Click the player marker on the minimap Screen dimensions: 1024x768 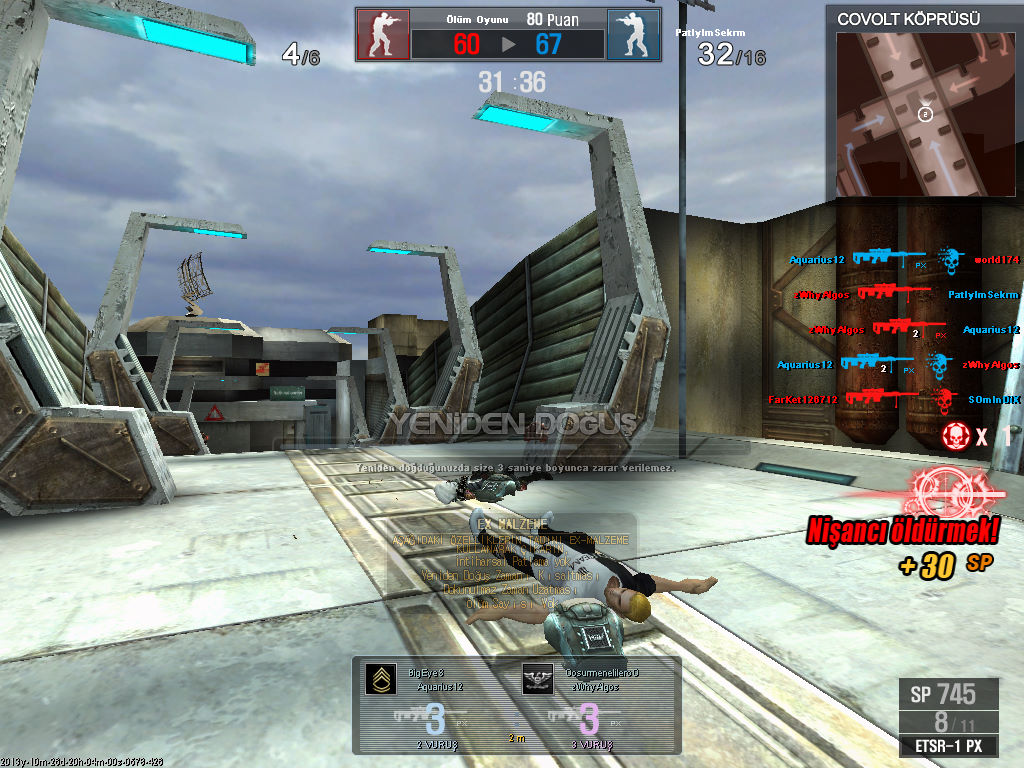[x=926, y=115]
